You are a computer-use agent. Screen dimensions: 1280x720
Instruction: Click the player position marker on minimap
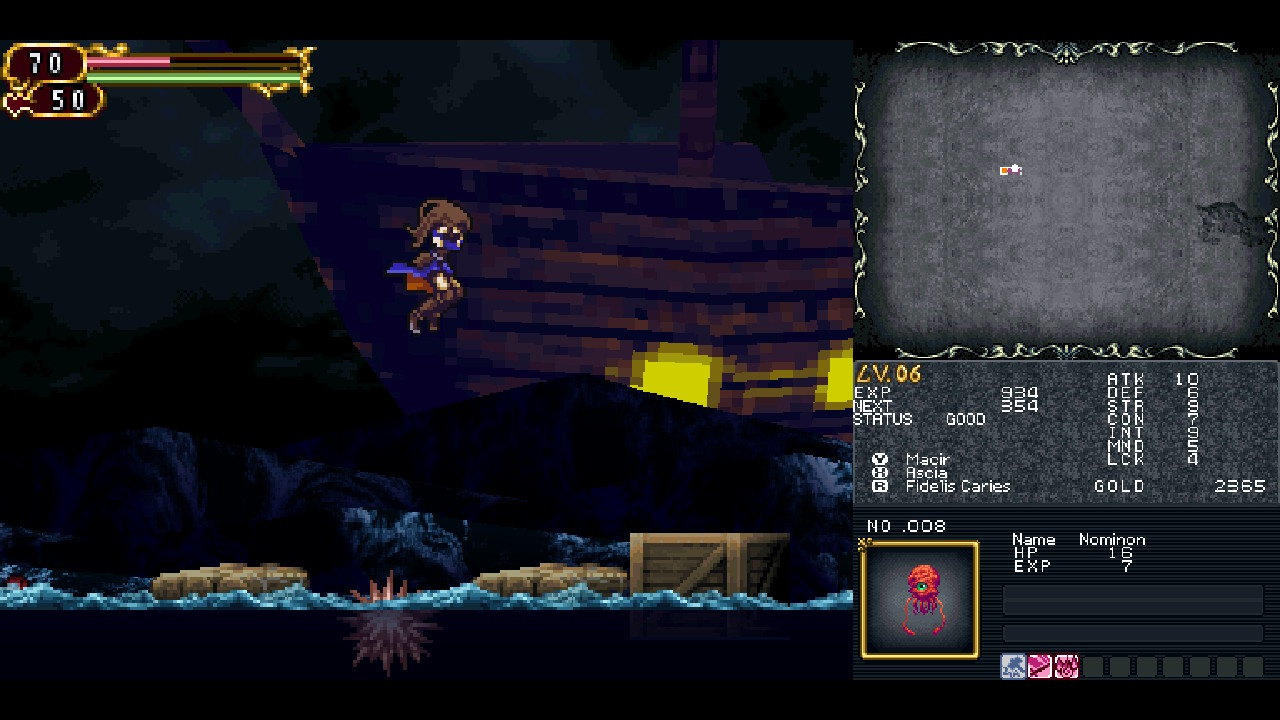pos(1010,170)
